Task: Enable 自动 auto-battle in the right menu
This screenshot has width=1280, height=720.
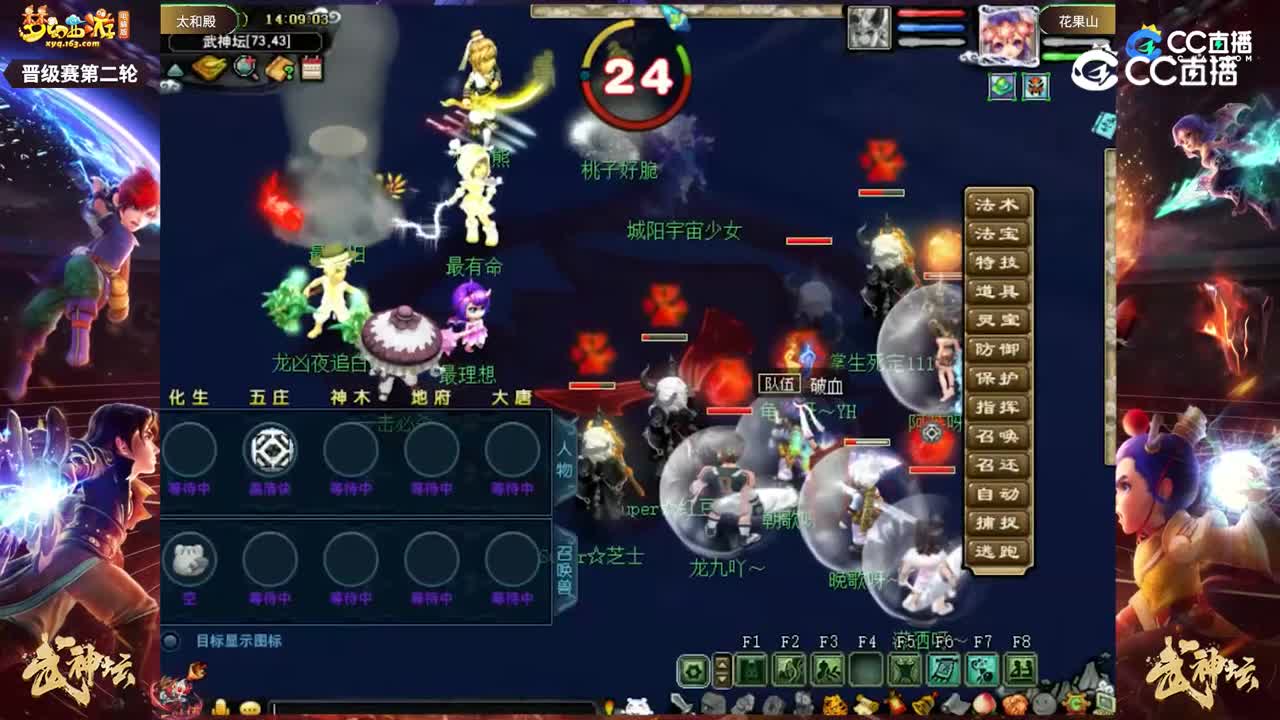Action: 997,492
